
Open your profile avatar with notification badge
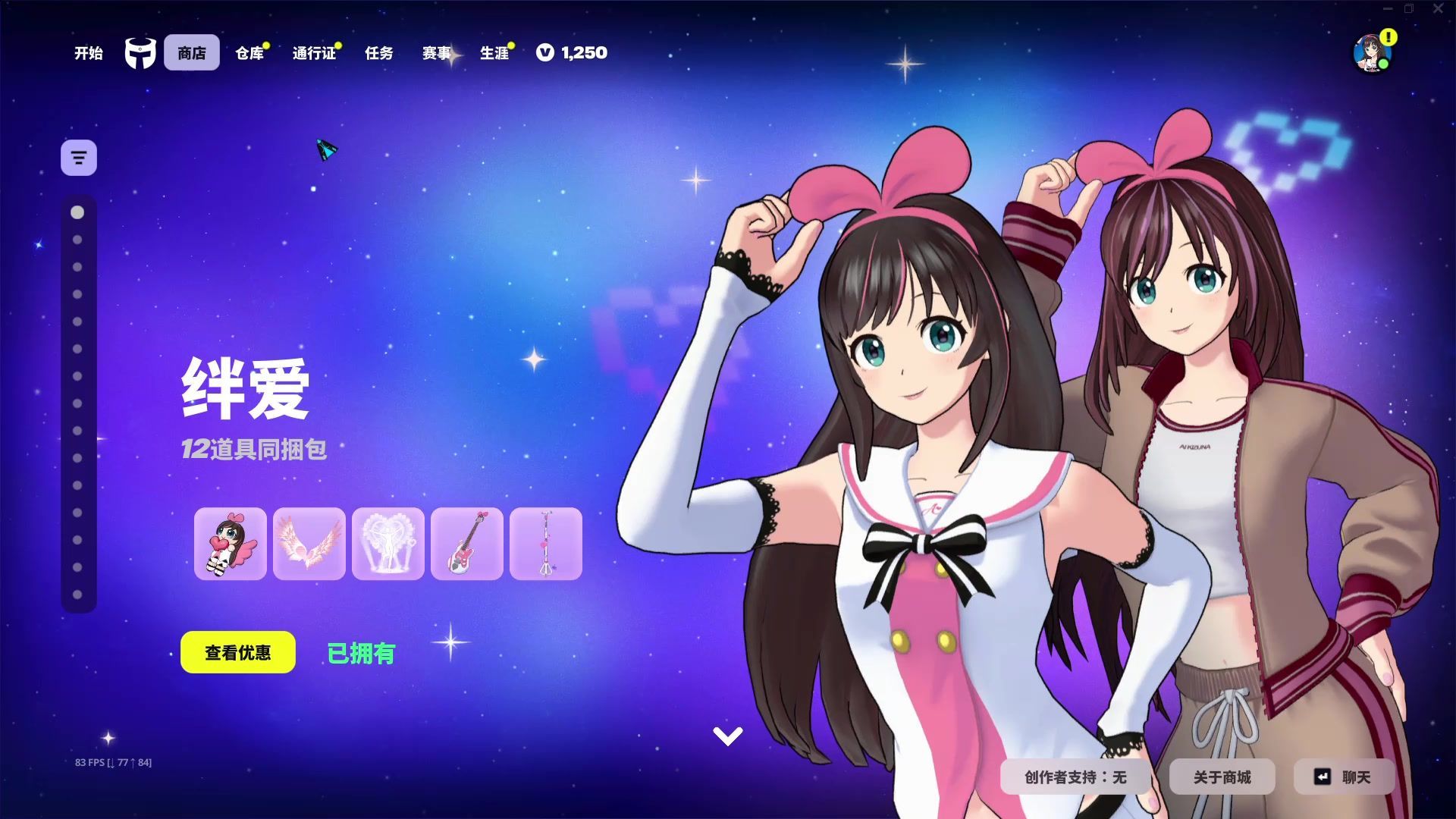click(x=1370, y=53)
